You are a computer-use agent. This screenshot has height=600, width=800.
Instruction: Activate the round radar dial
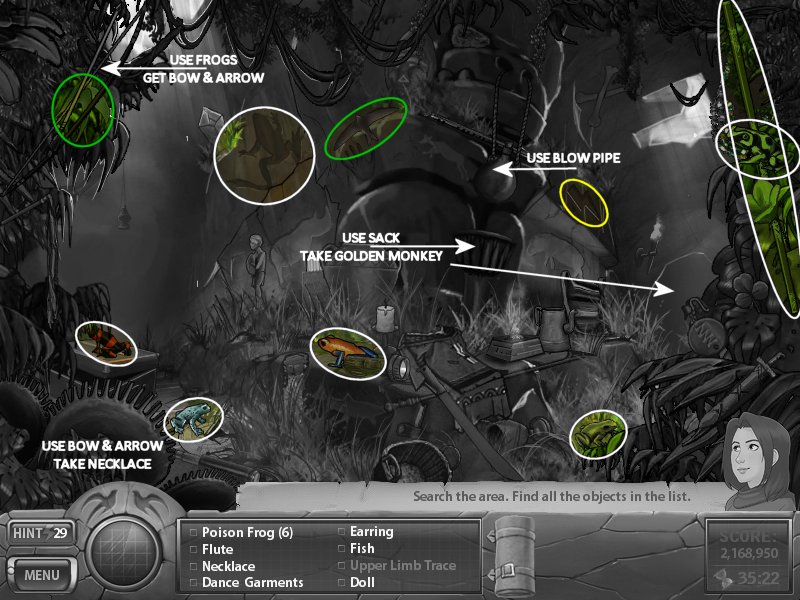126,549
